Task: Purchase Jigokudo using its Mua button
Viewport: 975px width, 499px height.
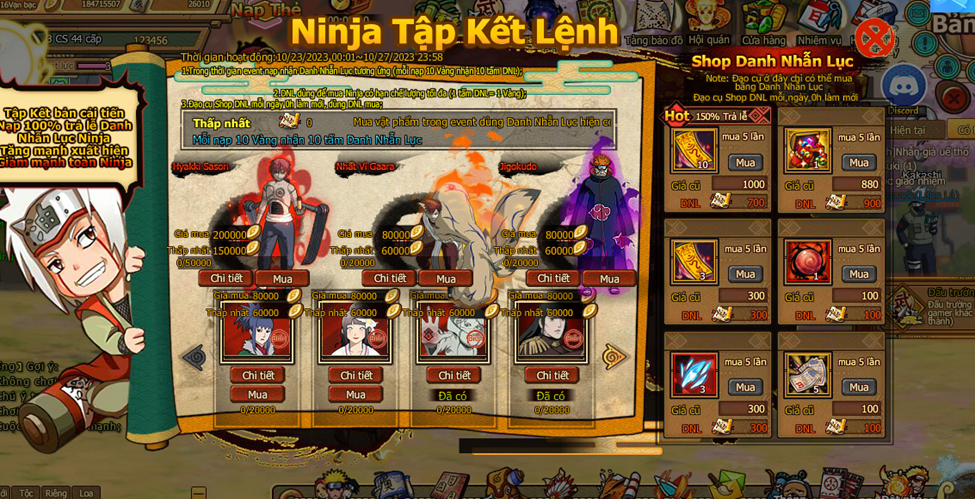Action: tap(609, 279)
